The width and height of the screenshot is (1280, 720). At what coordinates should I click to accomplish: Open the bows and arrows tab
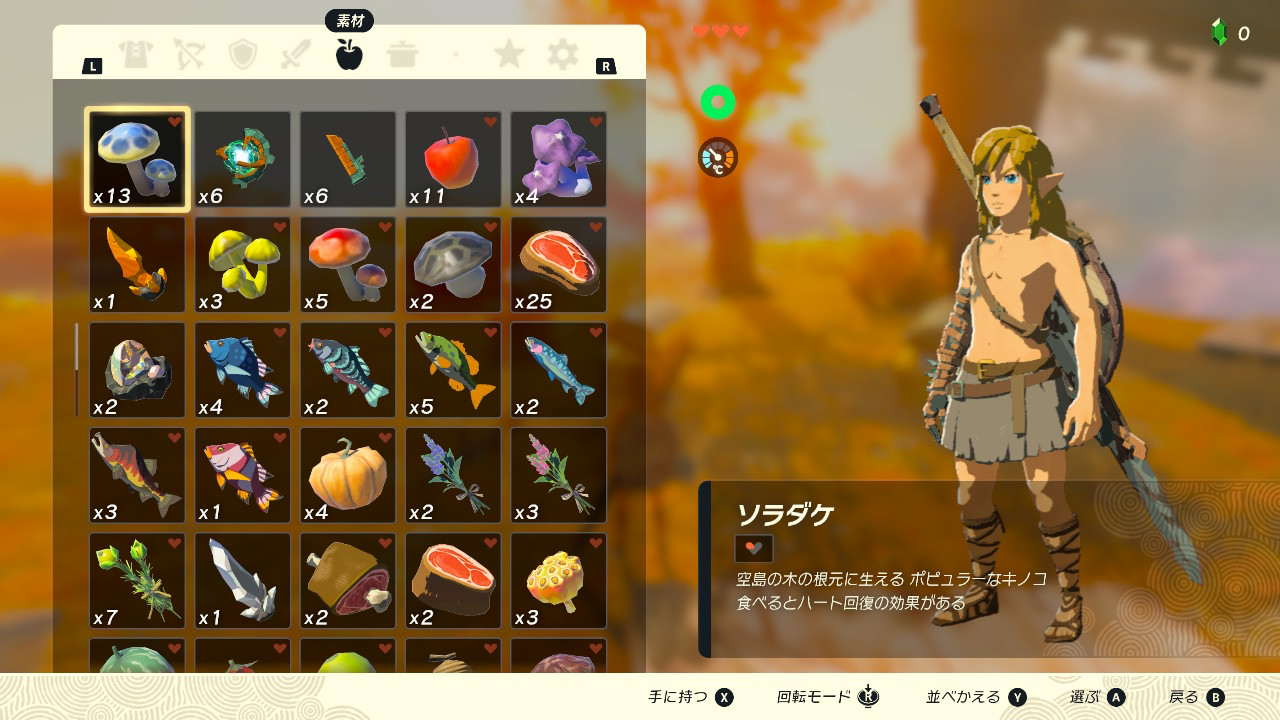189,54
